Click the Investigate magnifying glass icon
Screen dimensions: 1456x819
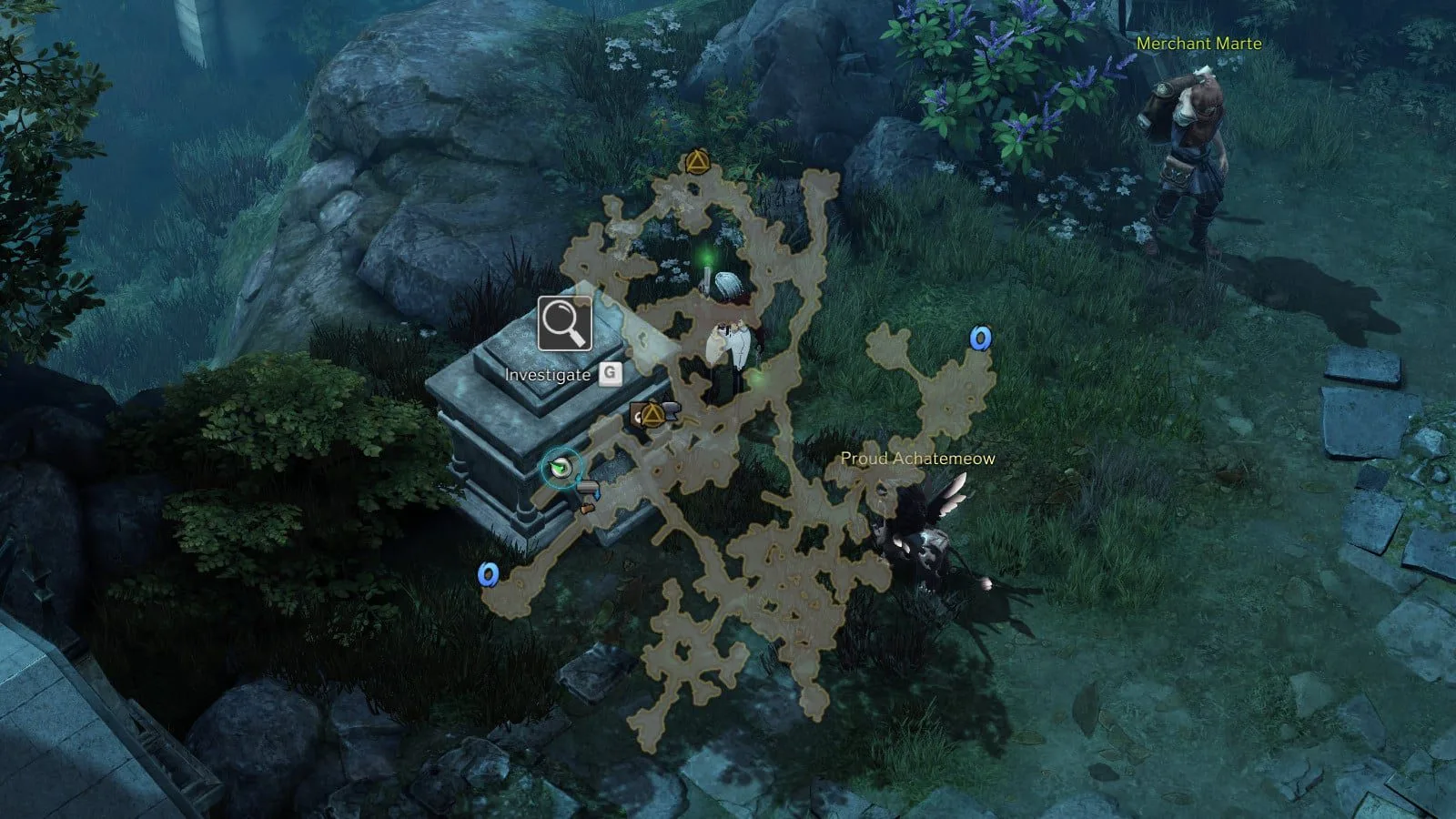pos(564,323)
